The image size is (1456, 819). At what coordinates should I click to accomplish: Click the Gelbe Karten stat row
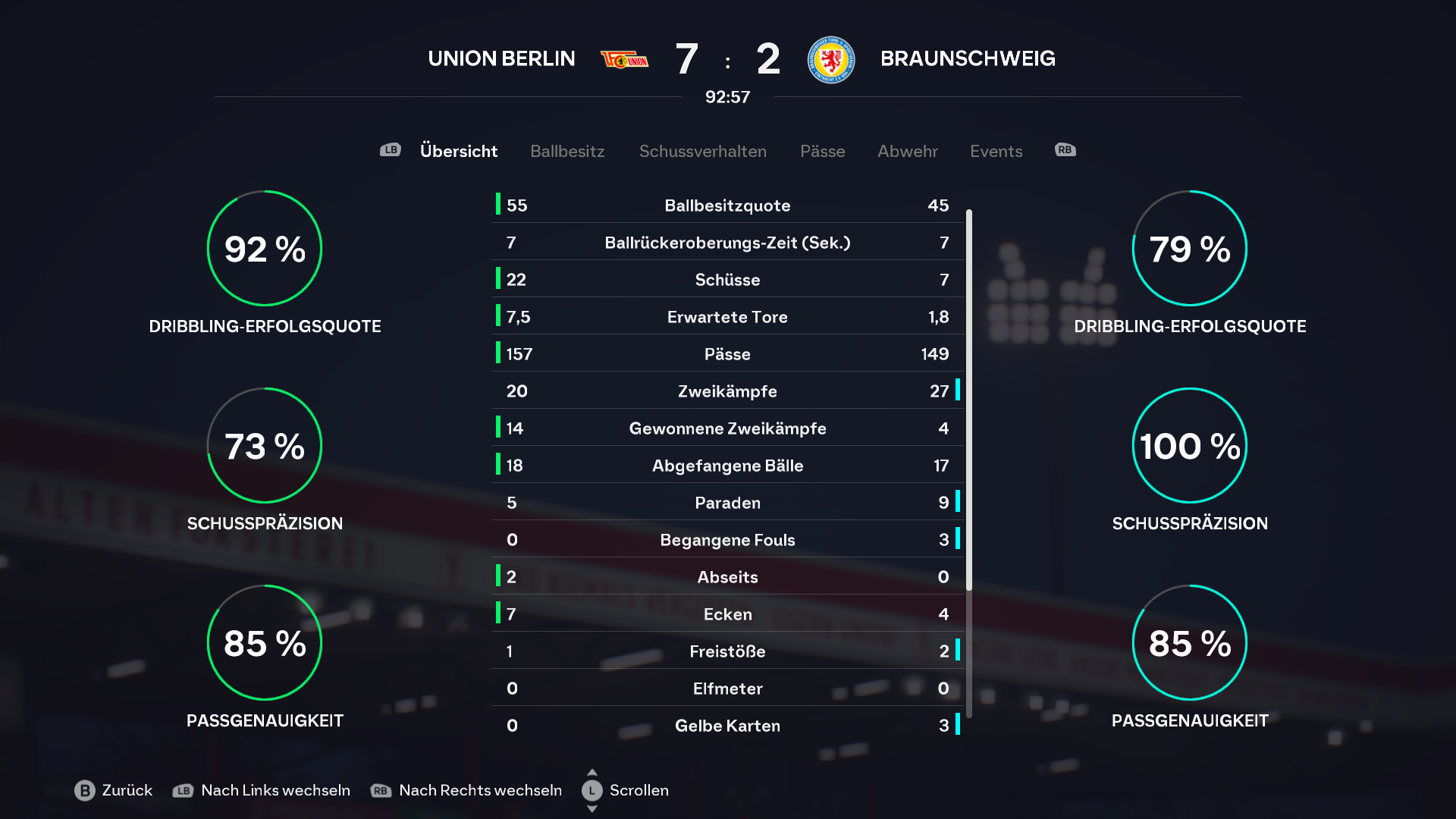click(x=727, y=726)
